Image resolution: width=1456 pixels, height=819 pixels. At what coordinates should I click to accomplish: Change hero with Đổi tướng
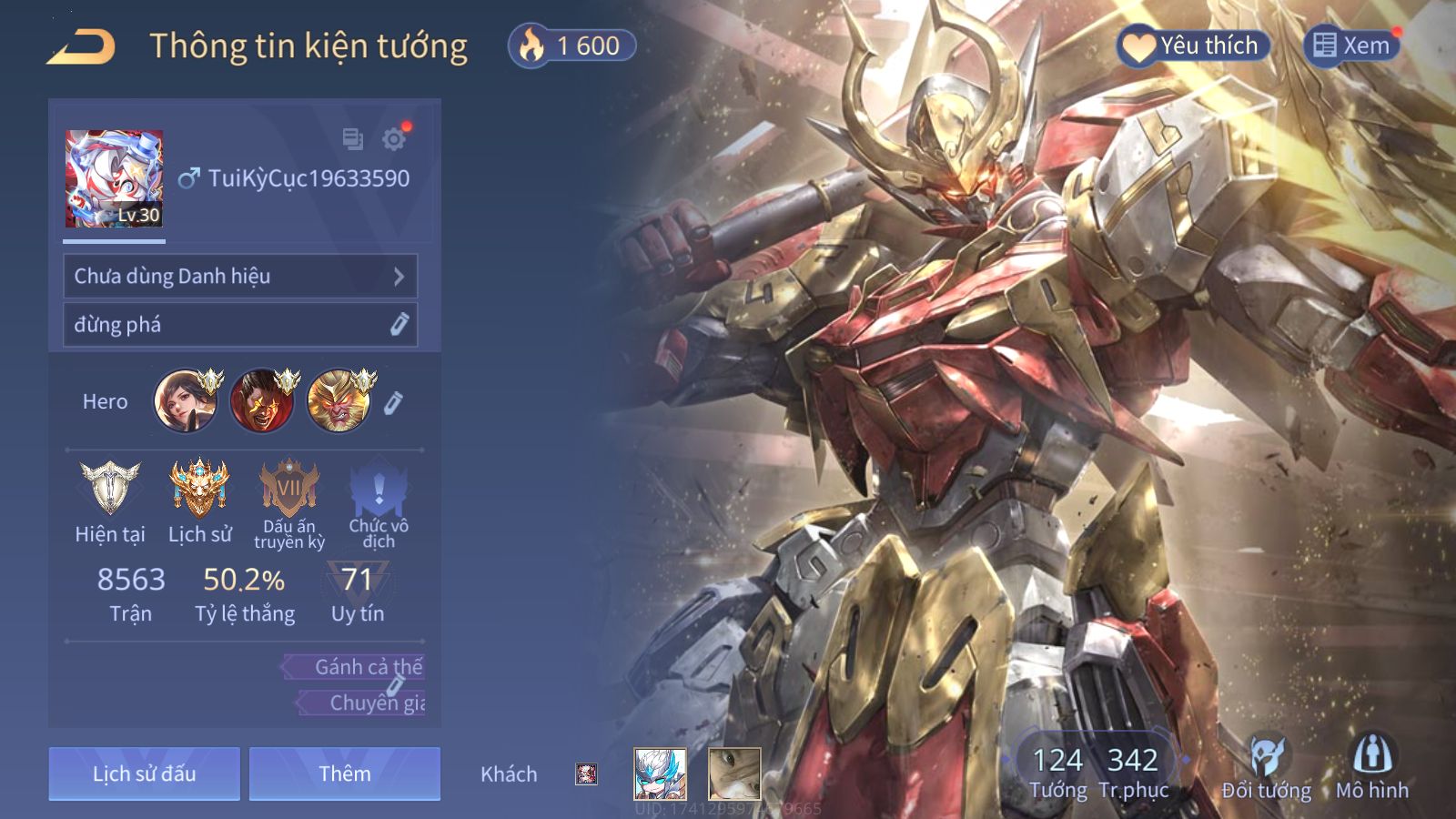click(x=1266, y=769)
